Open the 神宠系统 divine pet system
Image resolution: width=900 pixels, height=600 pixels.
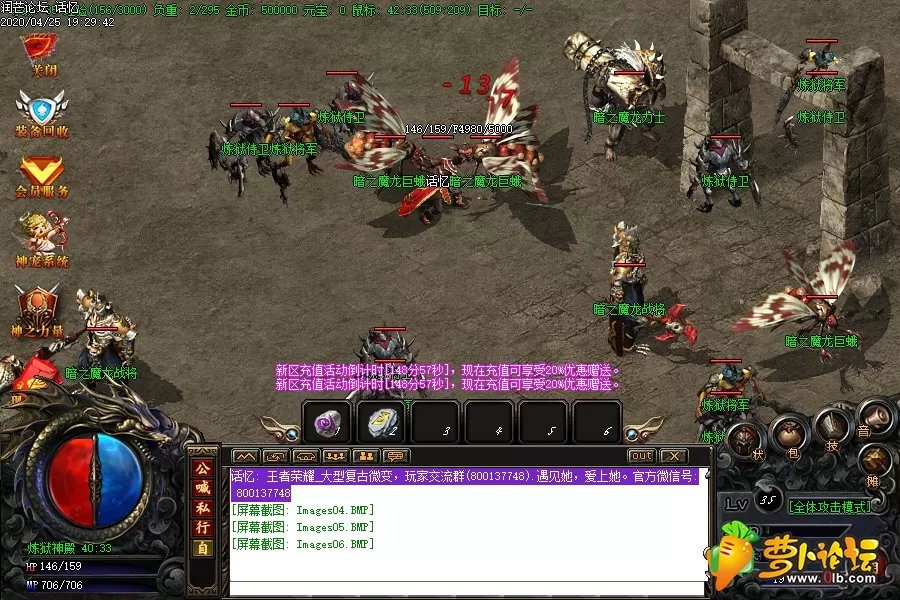pyautogui.click(x=41, y=240)
